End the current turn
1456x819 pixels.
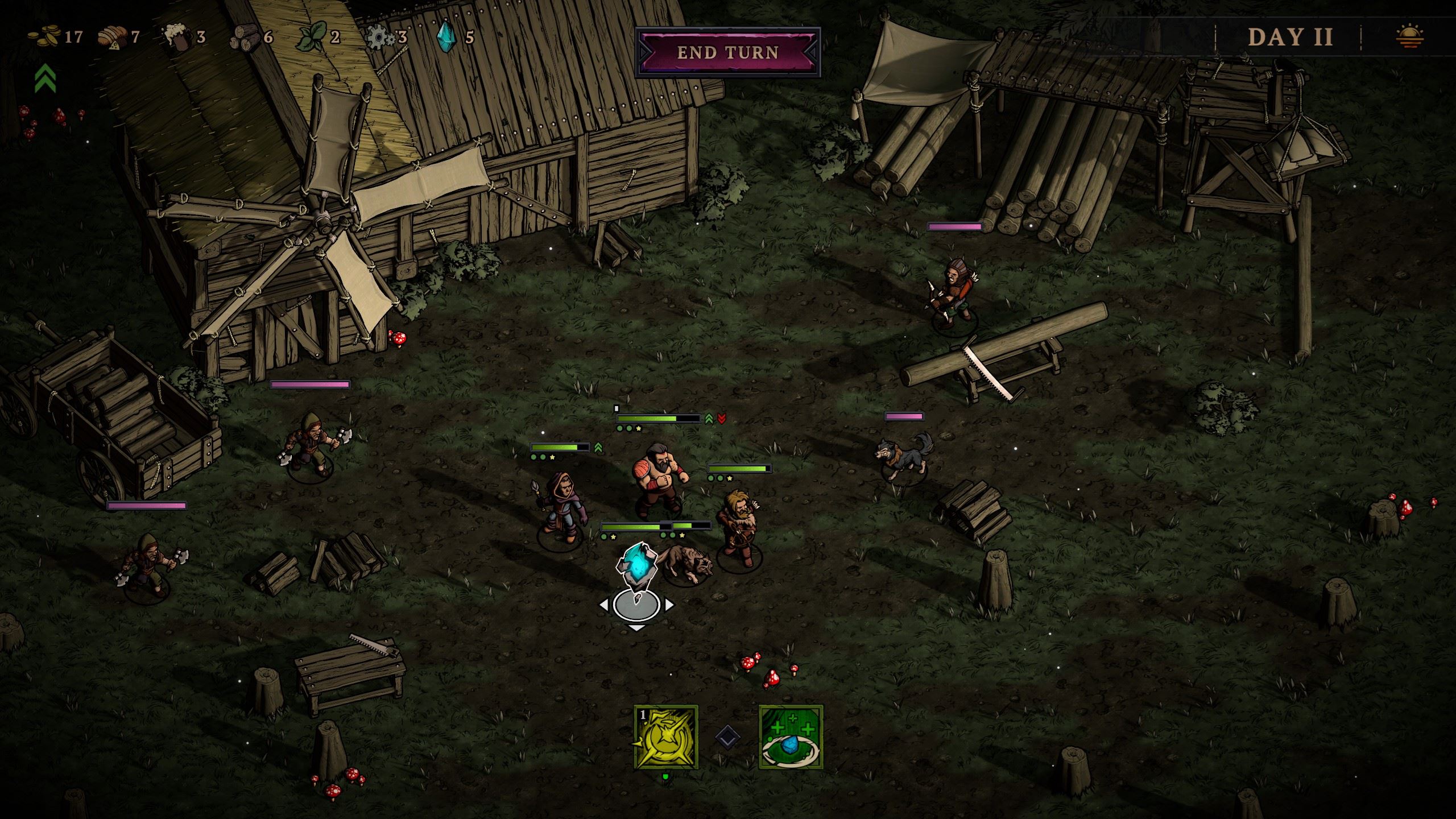click(727, 52)
